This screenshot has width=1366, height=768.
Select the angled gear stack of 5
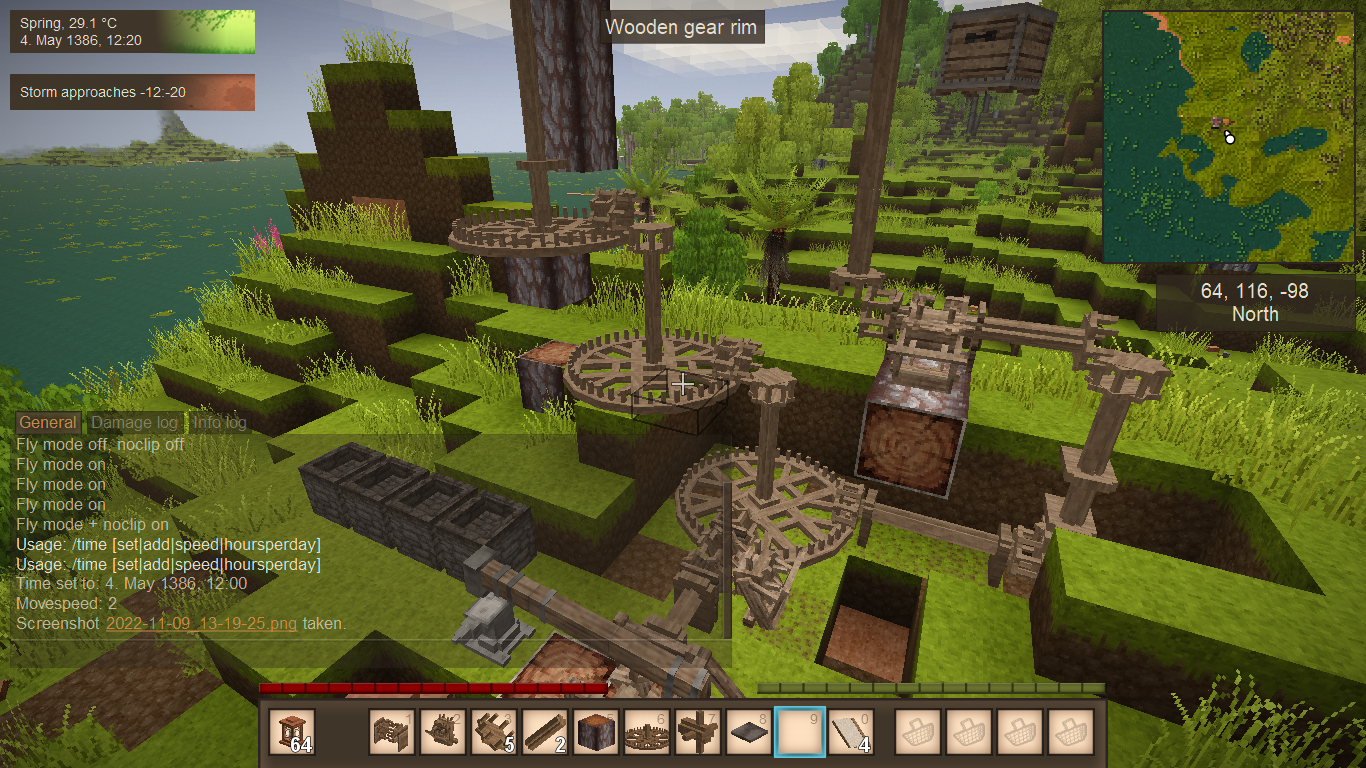tap(494, 732)
